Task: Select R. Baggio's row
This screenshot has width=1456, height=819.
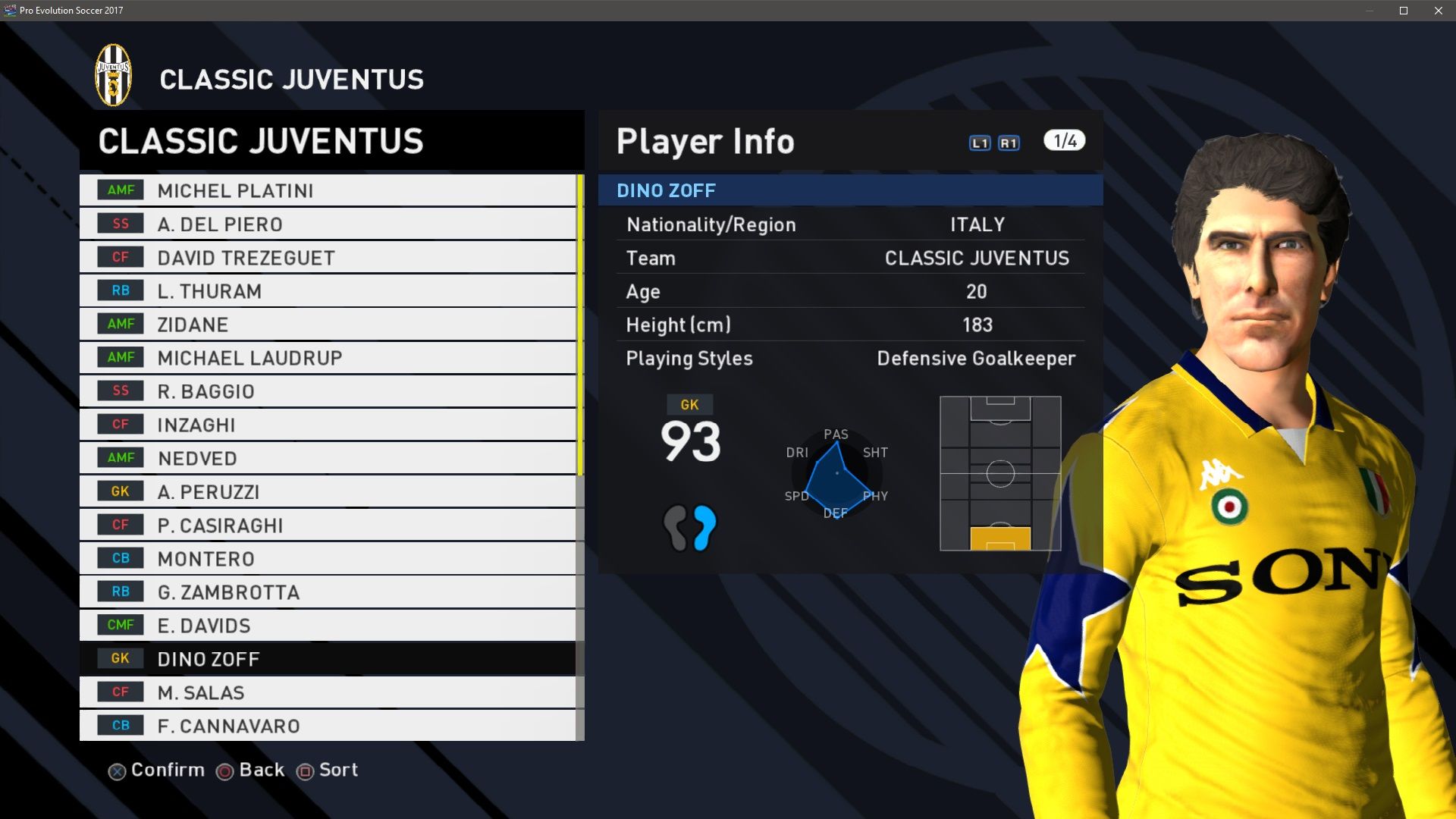Action: click(x=327, y=391)
